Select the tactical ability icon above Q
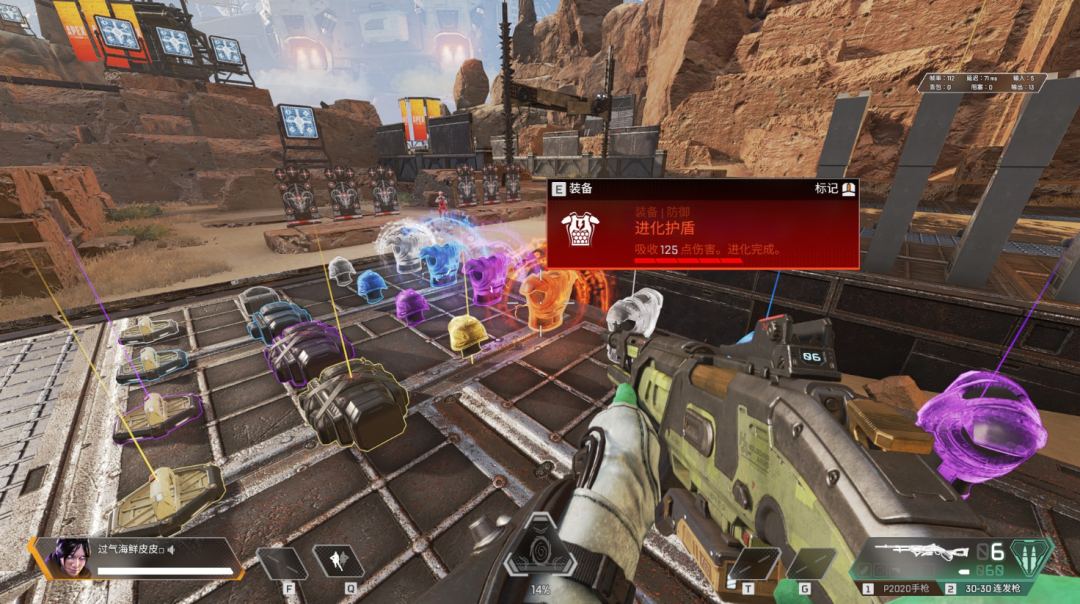 (338, 561)
